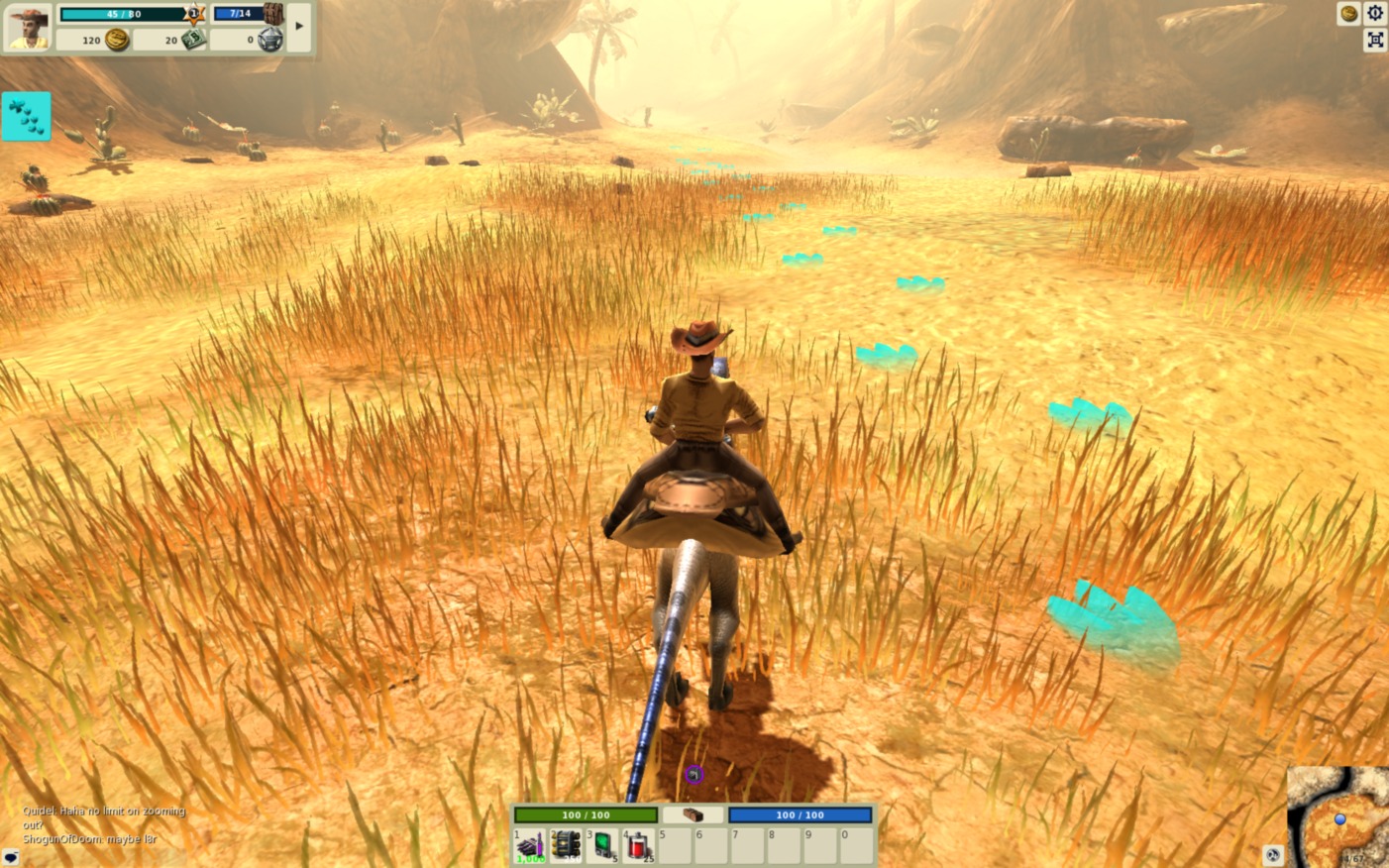The height and width of the screenshot is (868, 1389).
Task: Open the chat speech bubble icon
Action: [x=11, y=856]
